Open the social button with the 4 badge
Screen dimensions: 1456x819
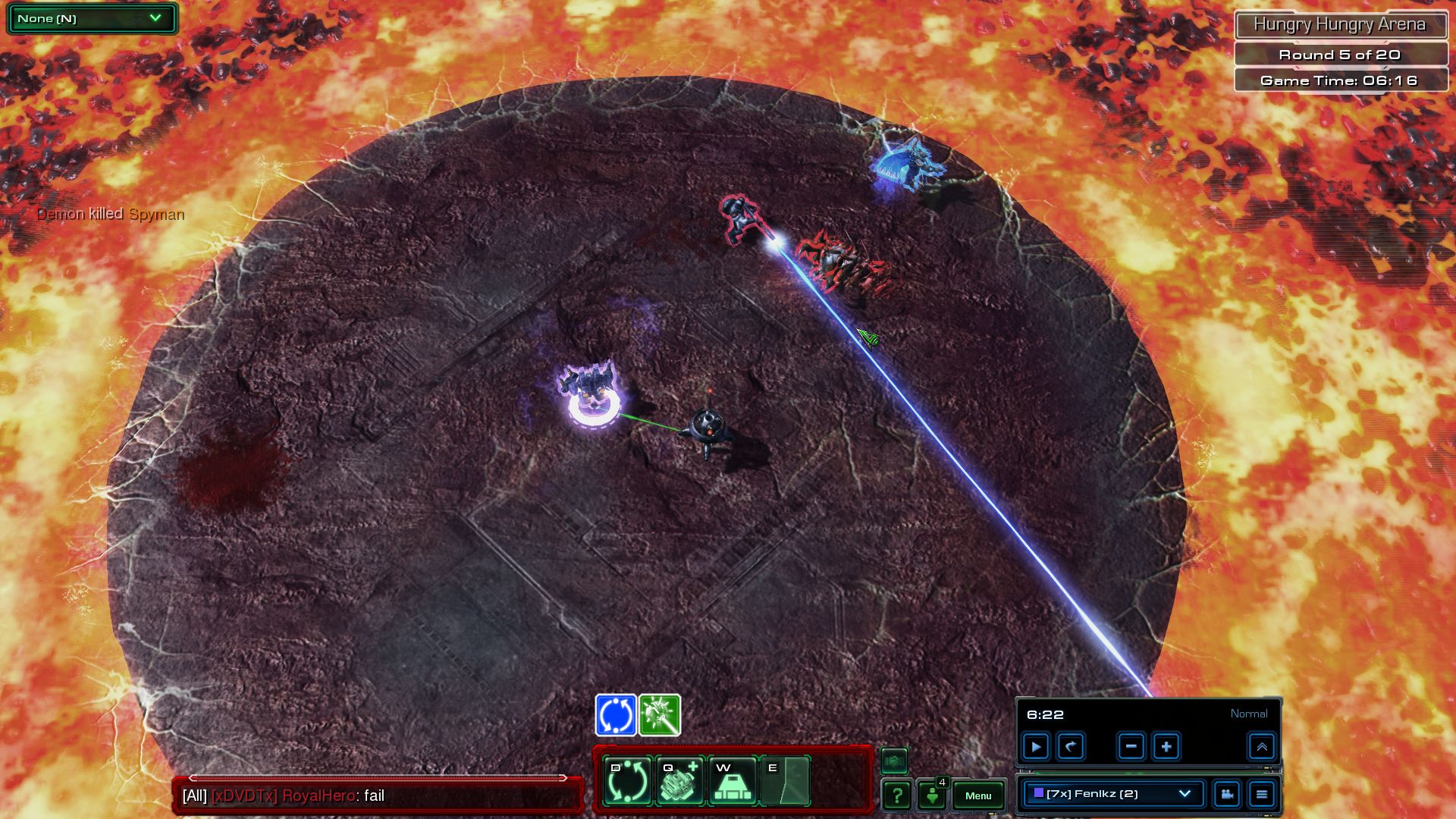coord(932,795)
